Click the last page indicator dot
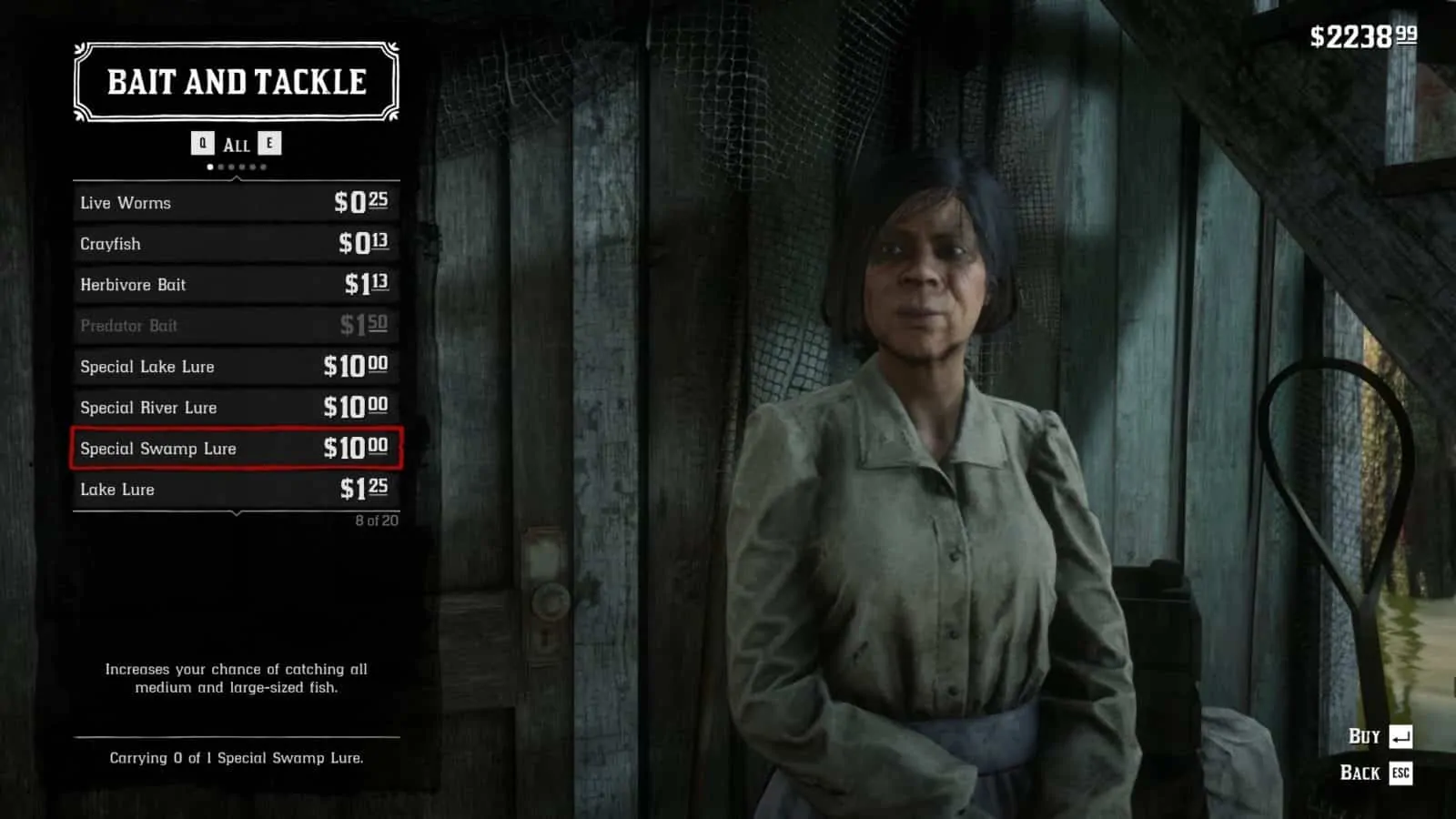Viewport: 1456px width, 819px height. 263,167
